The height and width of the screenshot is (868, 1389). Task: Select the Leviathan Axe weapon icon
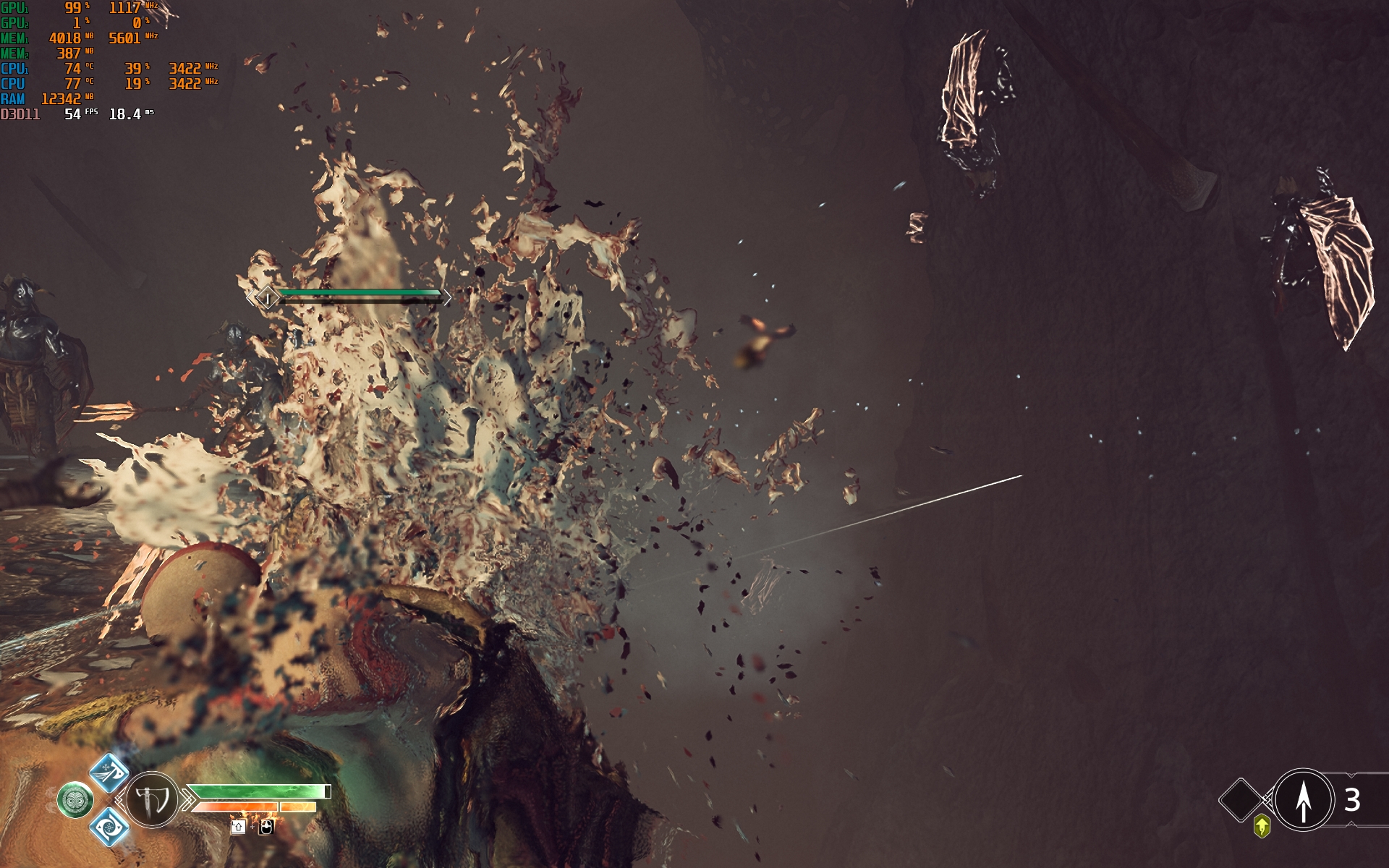[153, 800]
